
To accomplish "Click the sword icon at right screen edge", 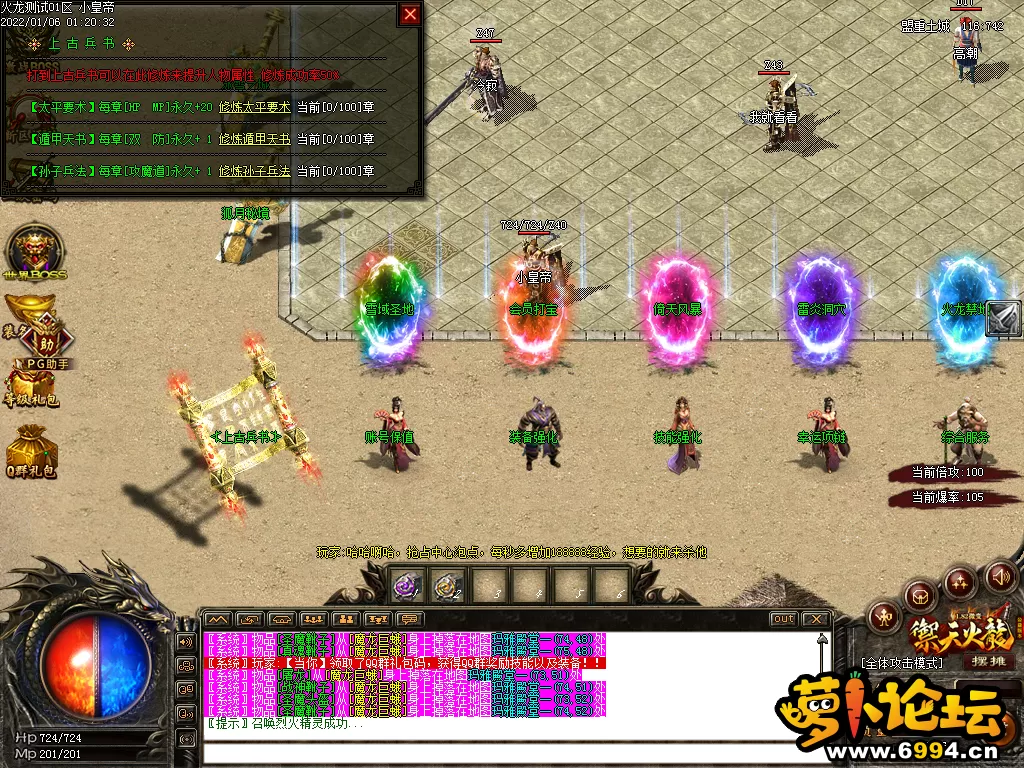I will 1003,319.
